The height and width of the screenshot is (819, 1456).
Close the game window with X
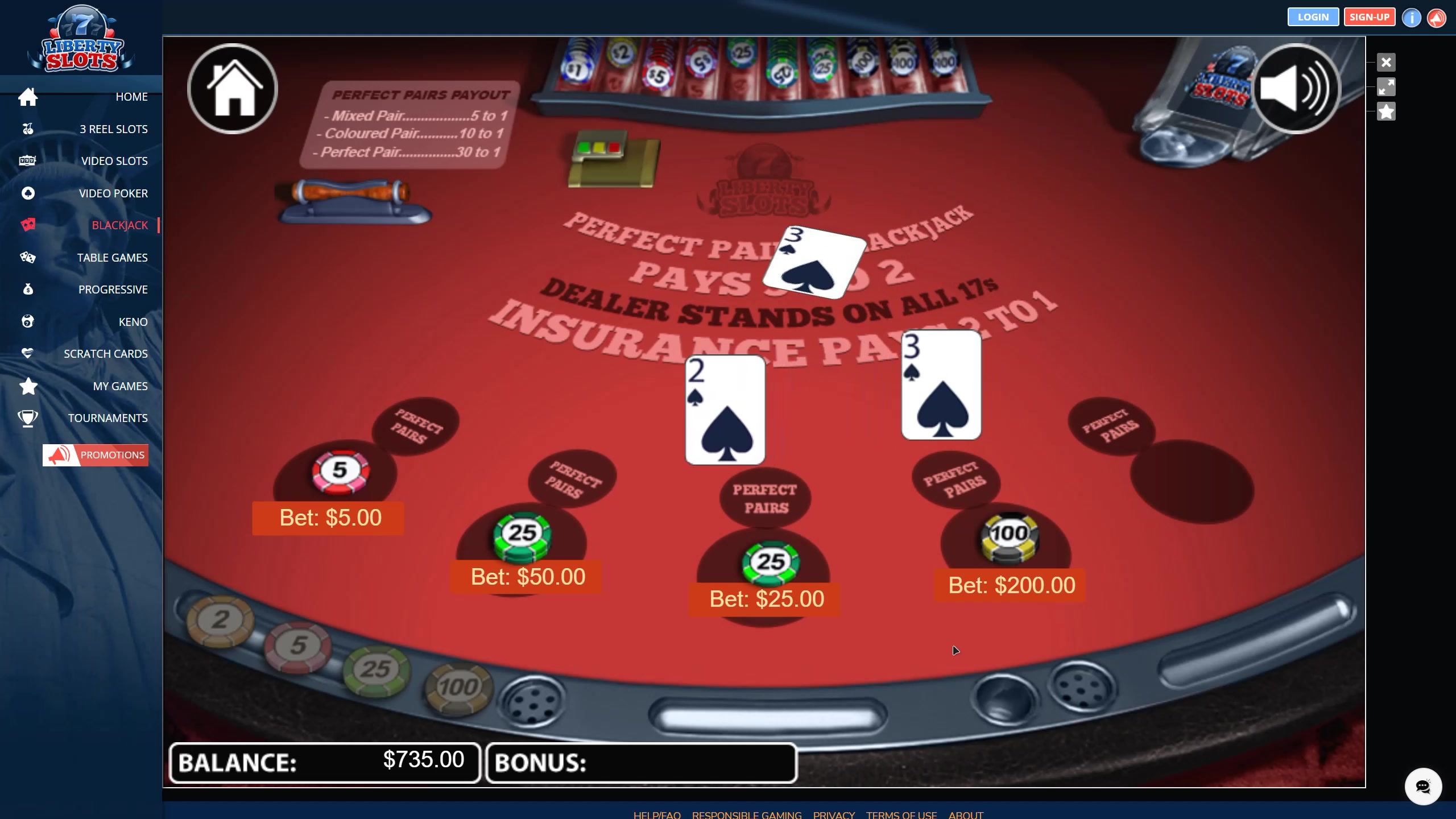(x=1386, y=62)
